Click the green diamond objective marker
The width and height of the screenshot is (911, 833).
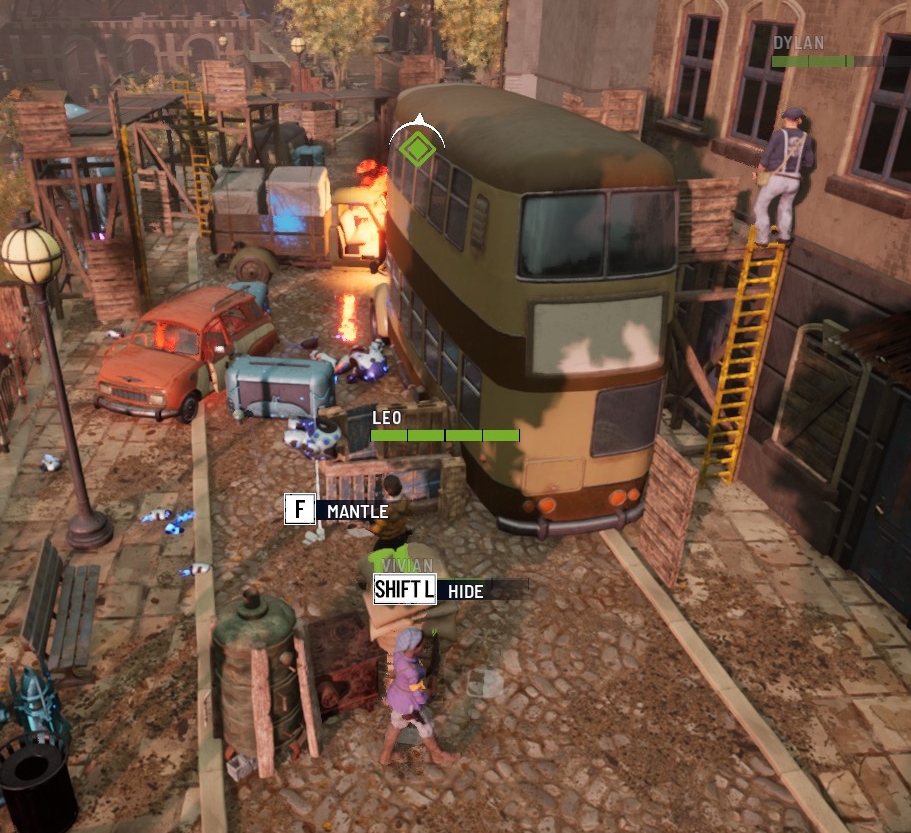[416, 149]
